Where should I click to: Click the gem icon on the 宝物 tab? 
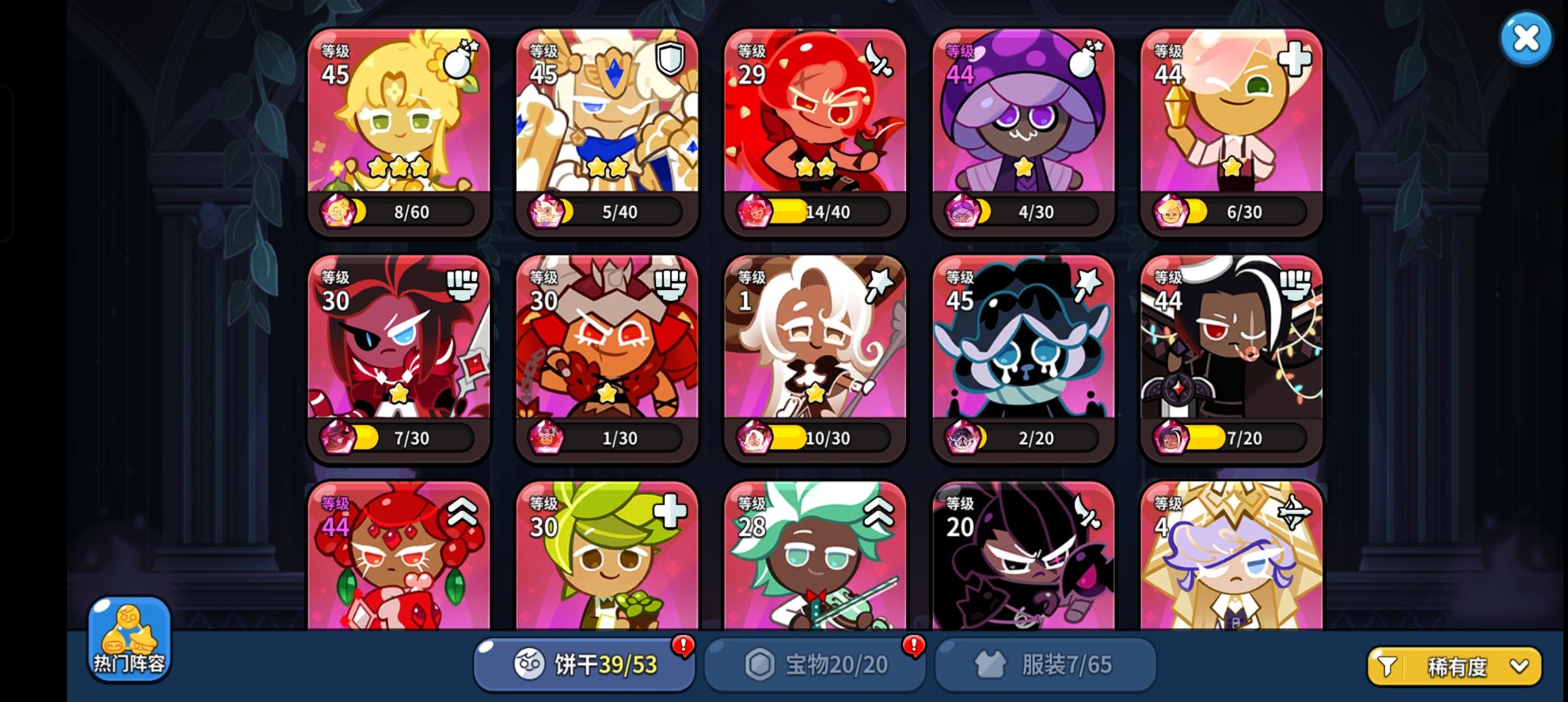(x=759, y=664)
